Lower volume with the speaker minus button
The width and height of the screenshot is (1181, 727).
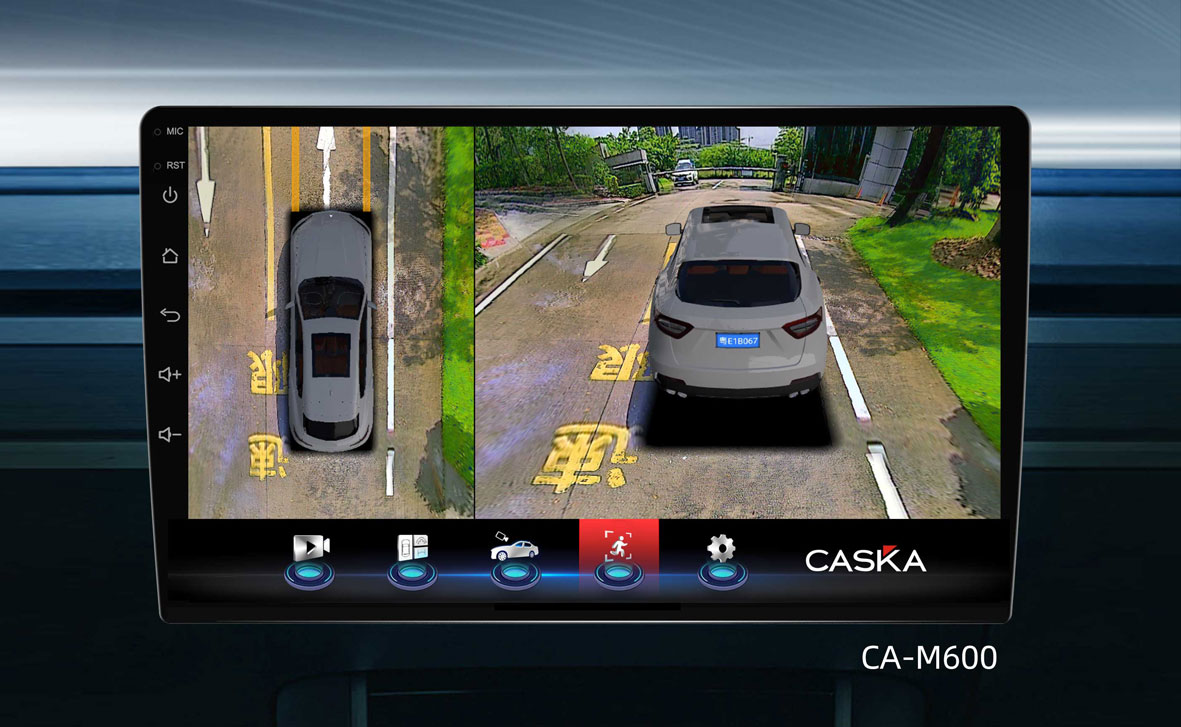170,434
